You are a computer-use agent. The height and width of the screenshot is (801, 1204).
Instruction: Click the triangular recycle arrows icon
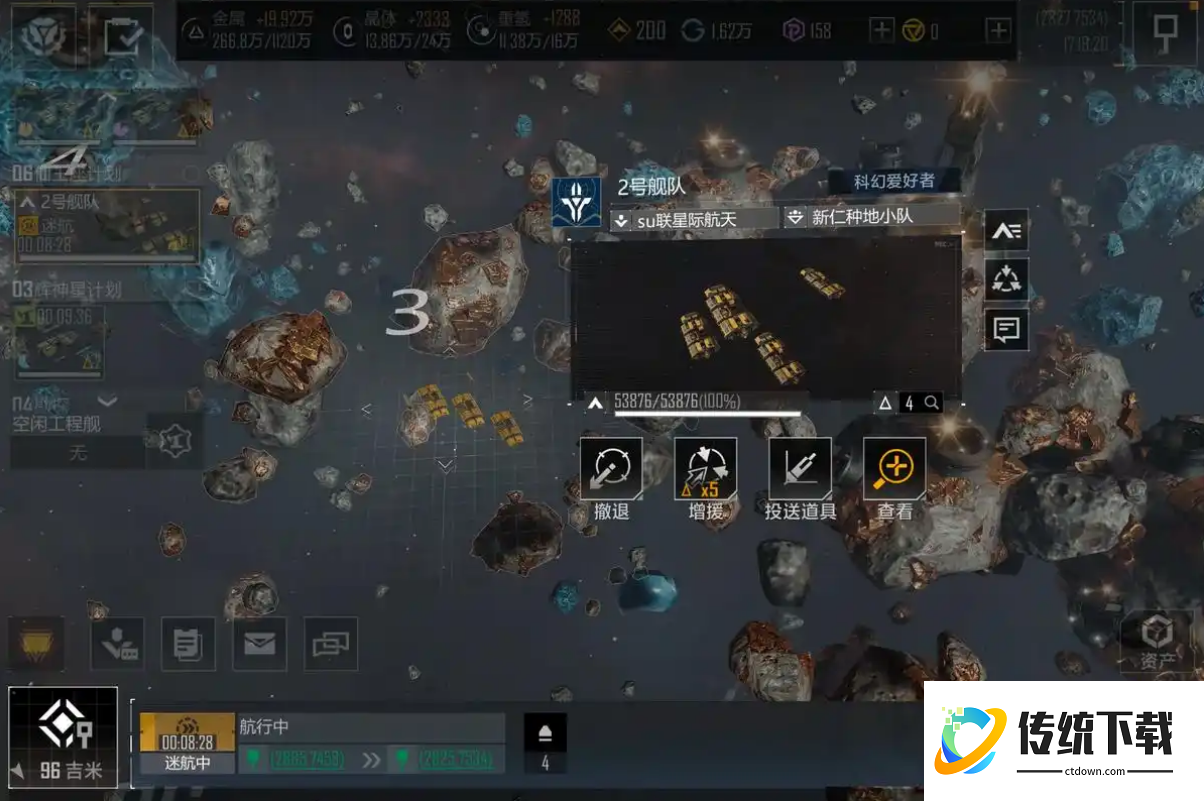[x=1006, y=280]
